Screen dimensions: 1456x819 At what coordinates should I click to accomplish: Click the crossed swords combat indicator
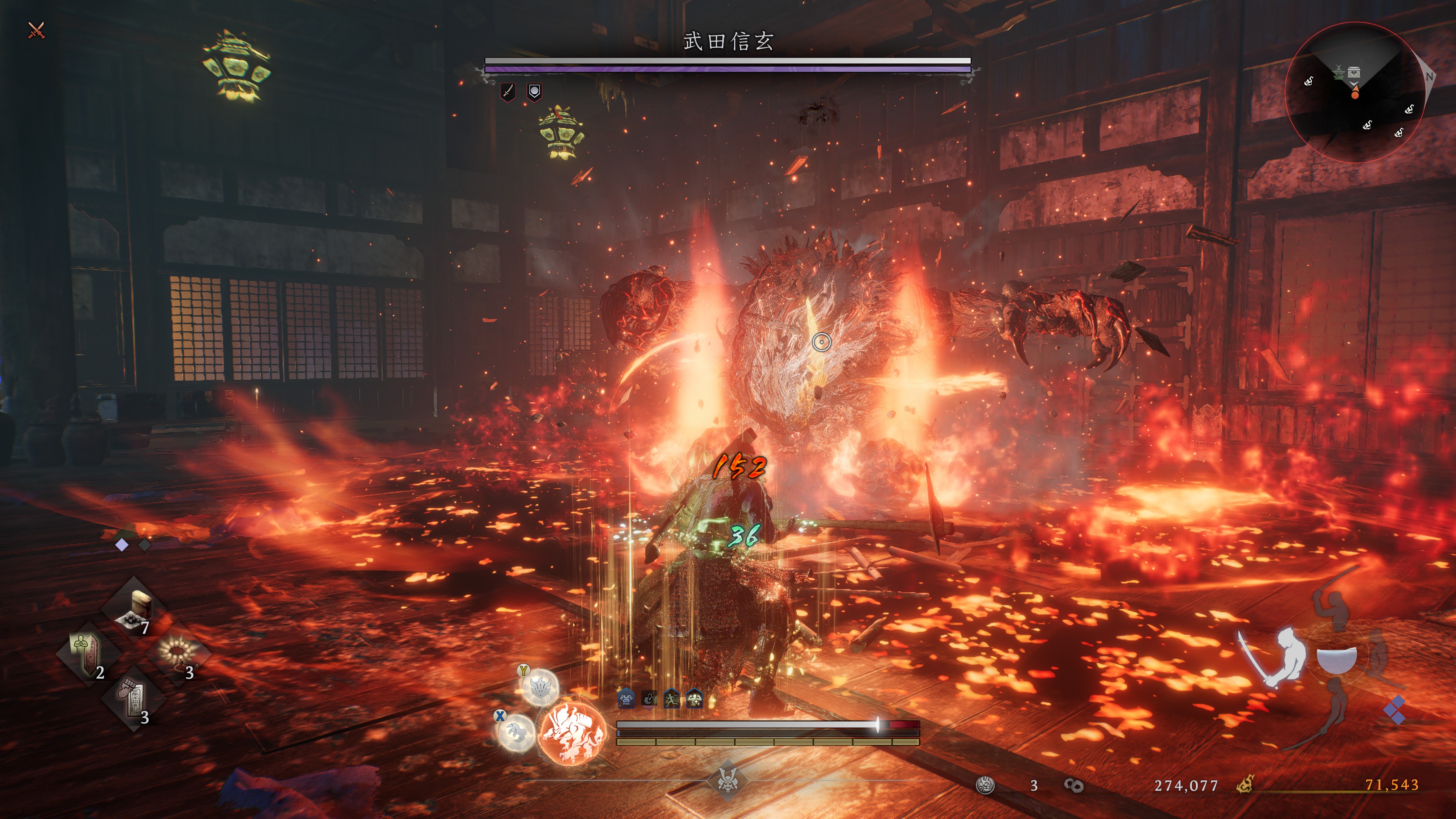(x=36, y=30)
